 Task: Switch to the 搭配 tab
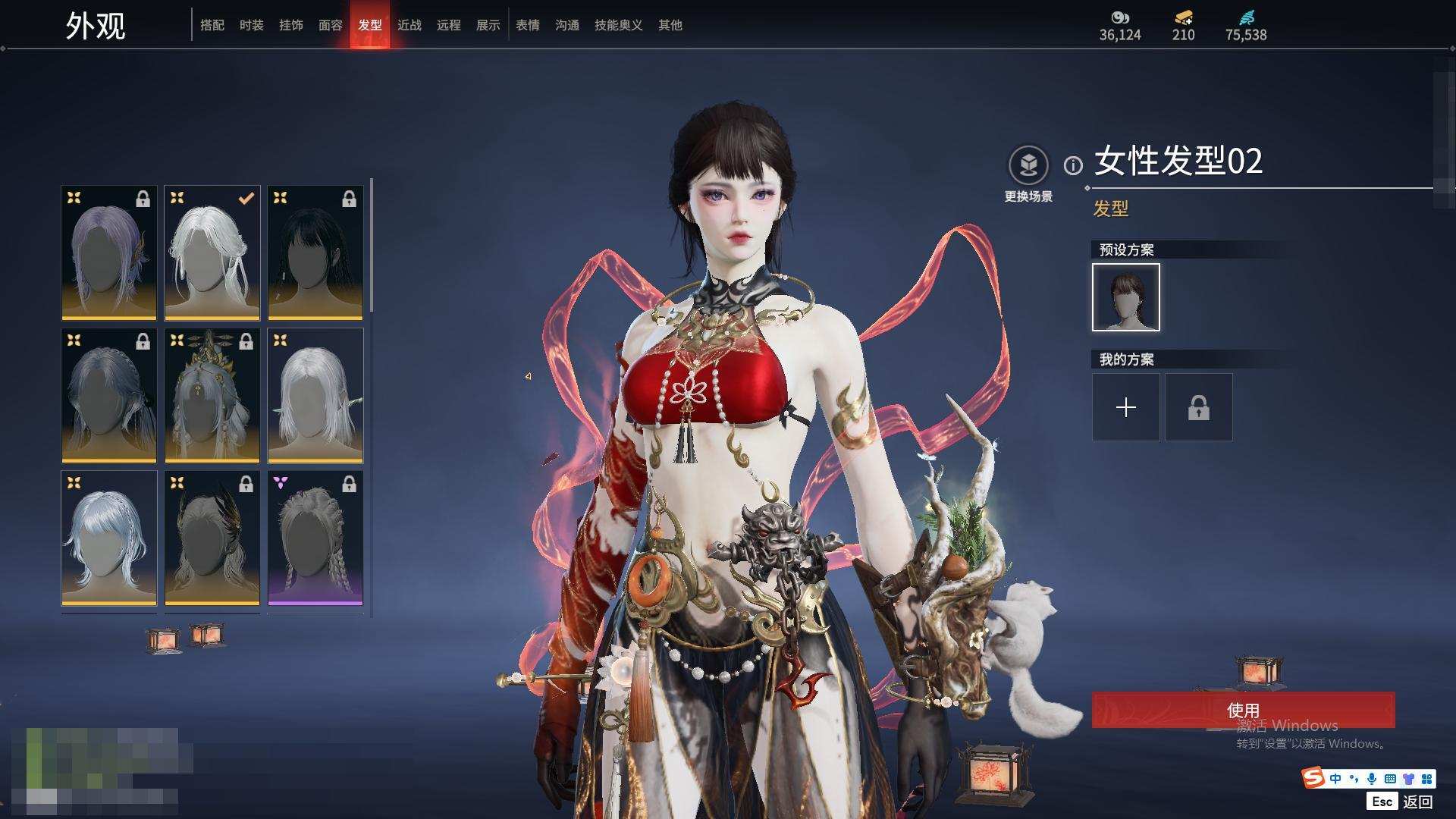point(212,25)
